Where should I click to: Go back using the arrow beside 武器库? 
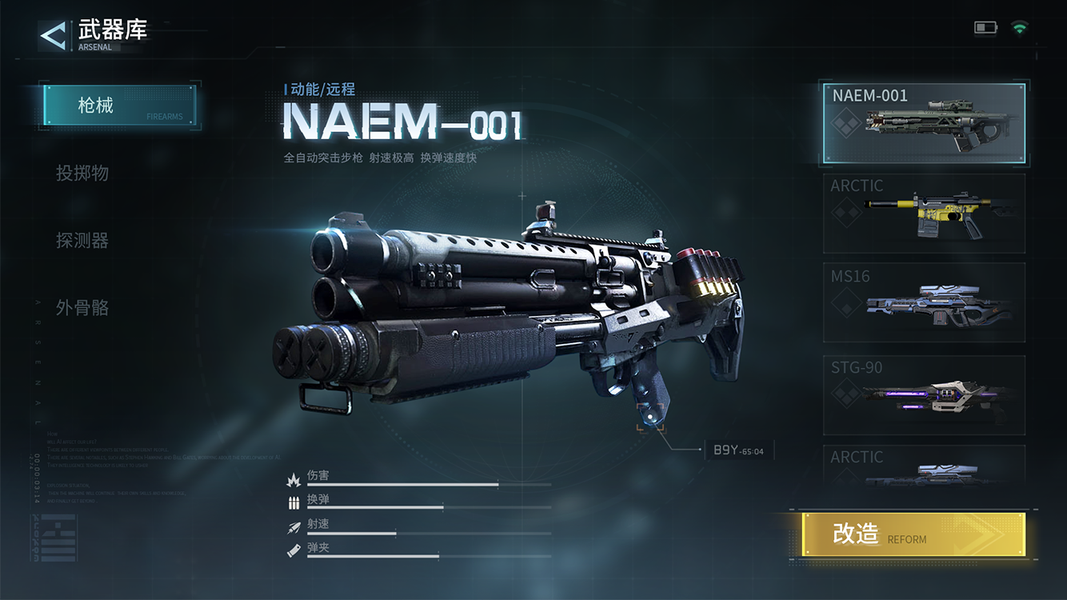(52, 35)
